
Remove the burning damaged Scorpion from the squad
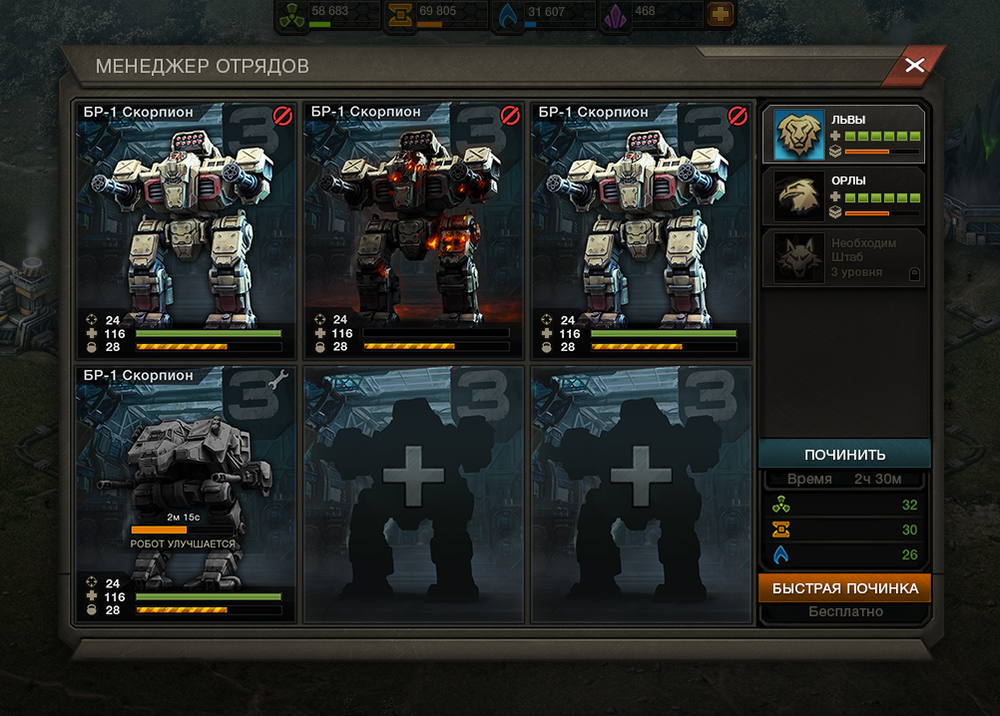tap(510, 115)
